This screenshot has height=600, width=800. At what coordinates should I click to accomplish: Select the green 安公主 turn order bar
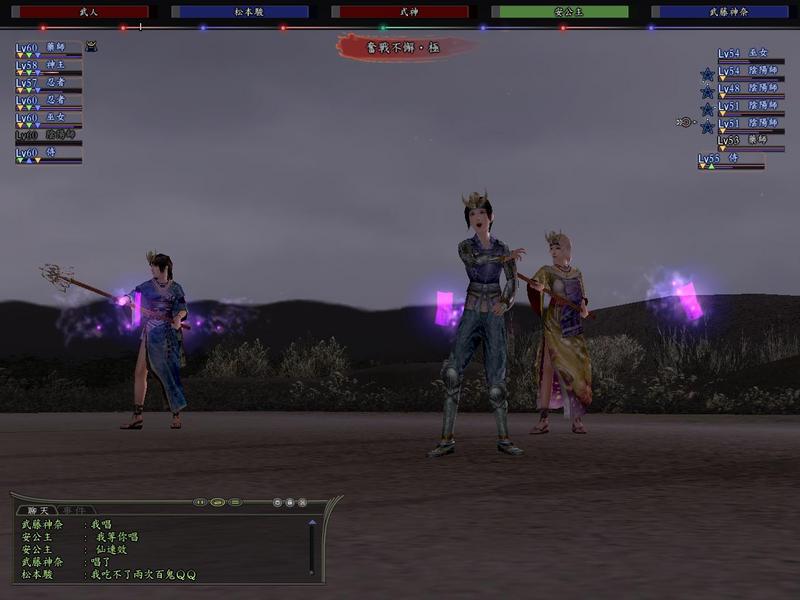click(x=560, y=12)
